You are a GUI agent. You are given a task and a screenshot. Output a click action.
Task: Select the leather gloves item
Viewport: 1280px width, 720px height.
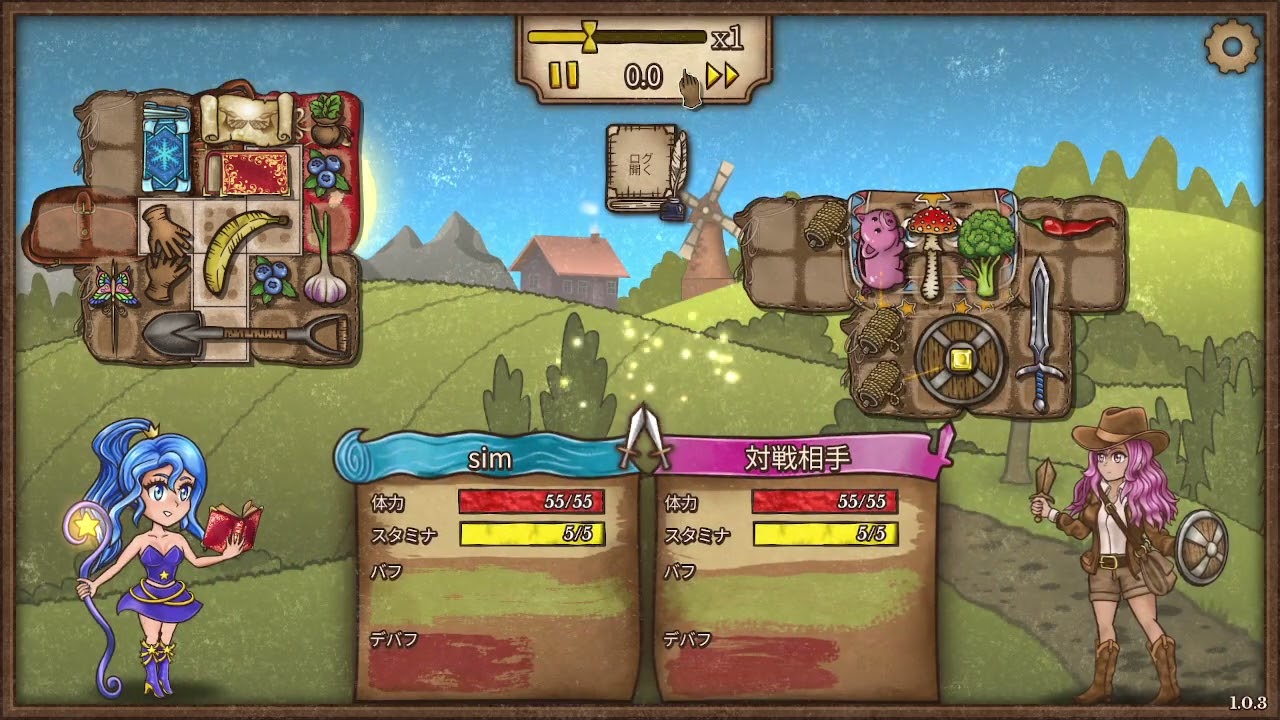(165, 251)
